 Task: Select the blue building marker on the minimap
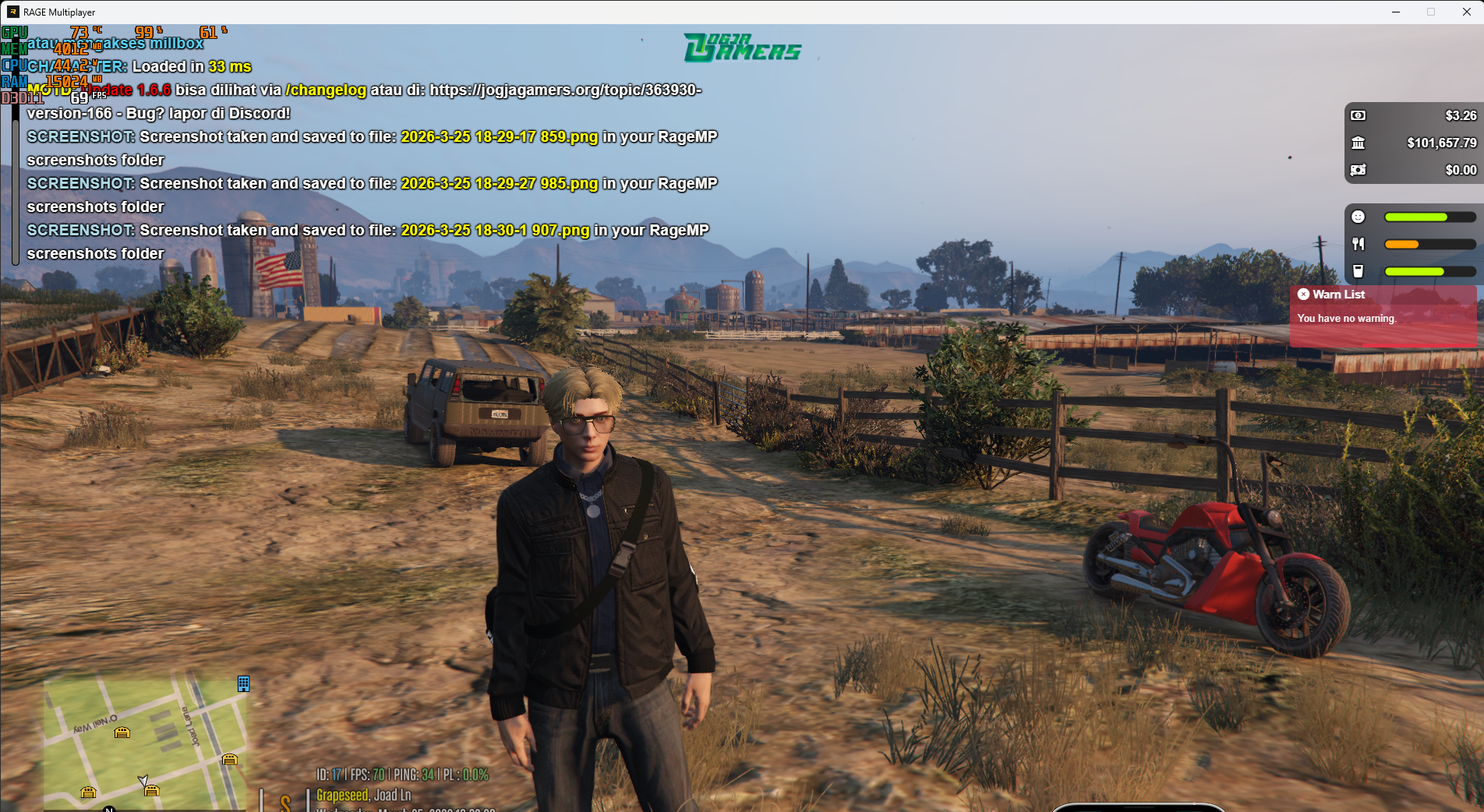pyautogui.click(x=243, y=684)
